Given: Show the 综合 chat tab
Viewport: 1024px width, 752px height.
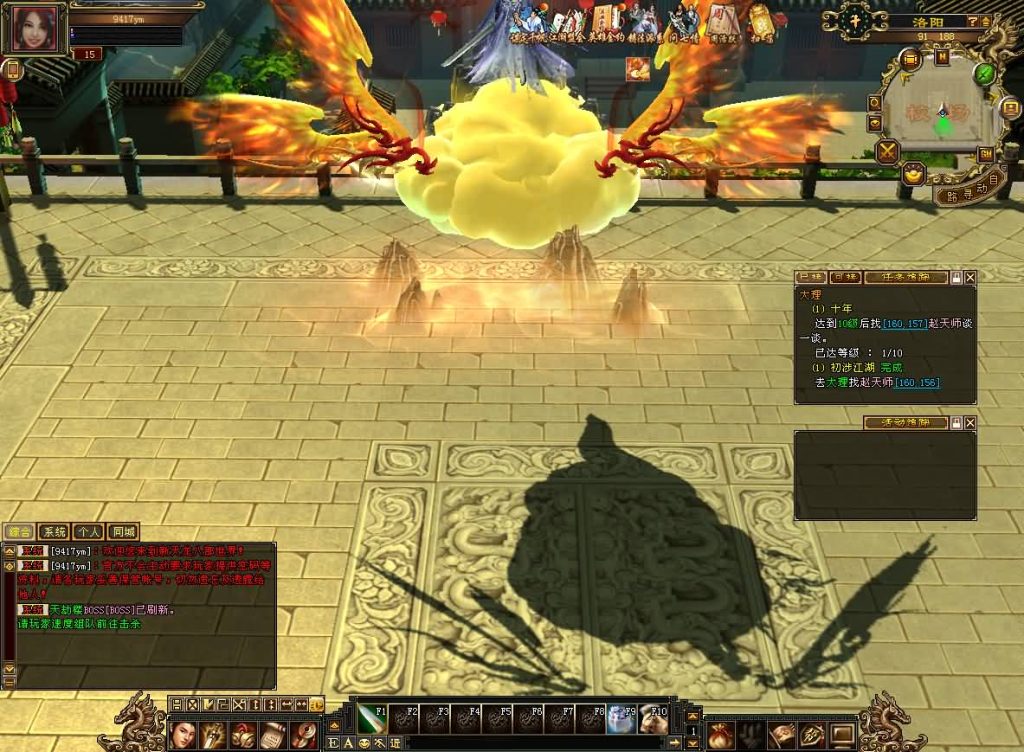Looking at the screenshot, I should click(x=19, y=532).
